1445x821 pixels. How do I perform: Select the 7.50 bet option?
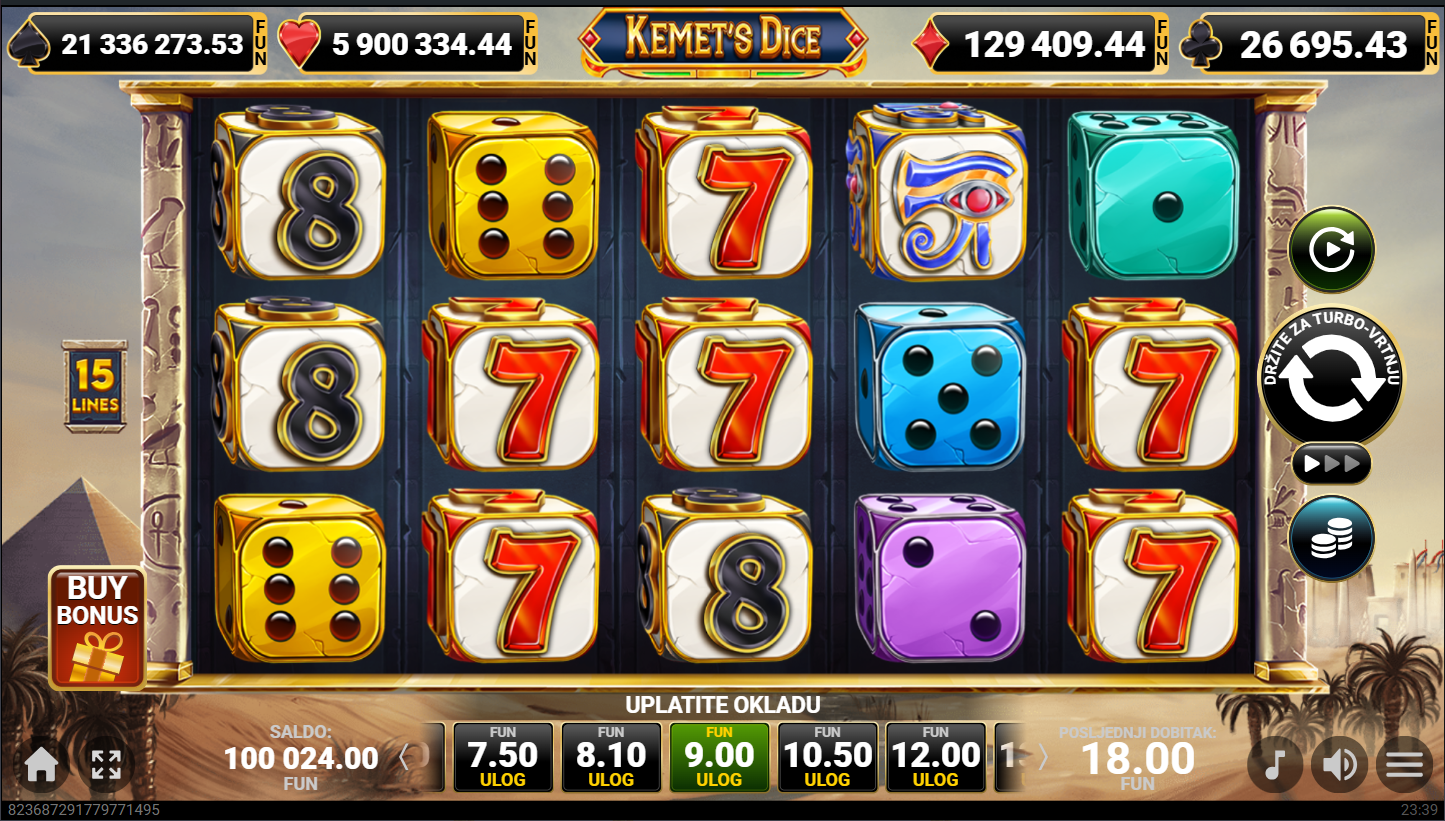tap(503, 759)
